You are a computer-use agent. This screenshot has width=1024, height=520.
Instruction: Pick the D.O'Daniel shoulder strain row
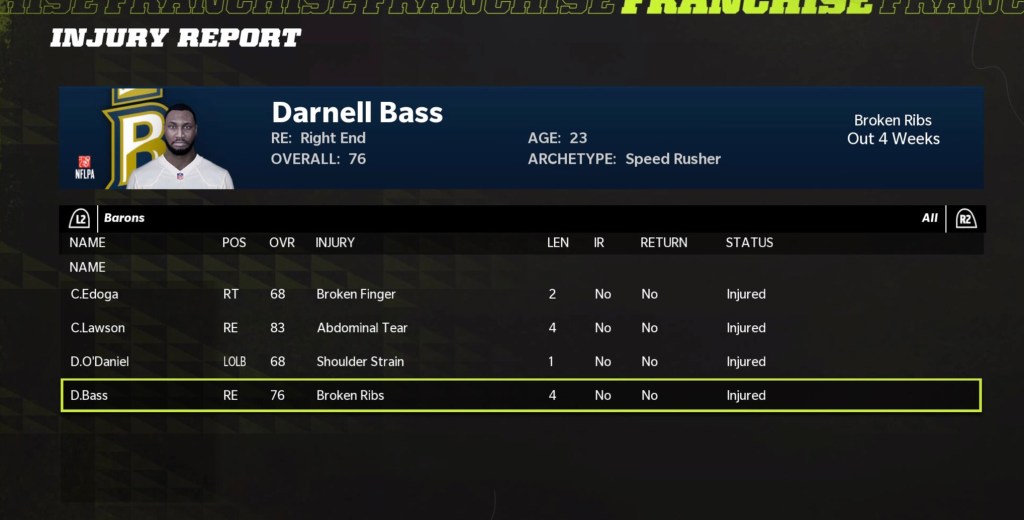point(520,361)
